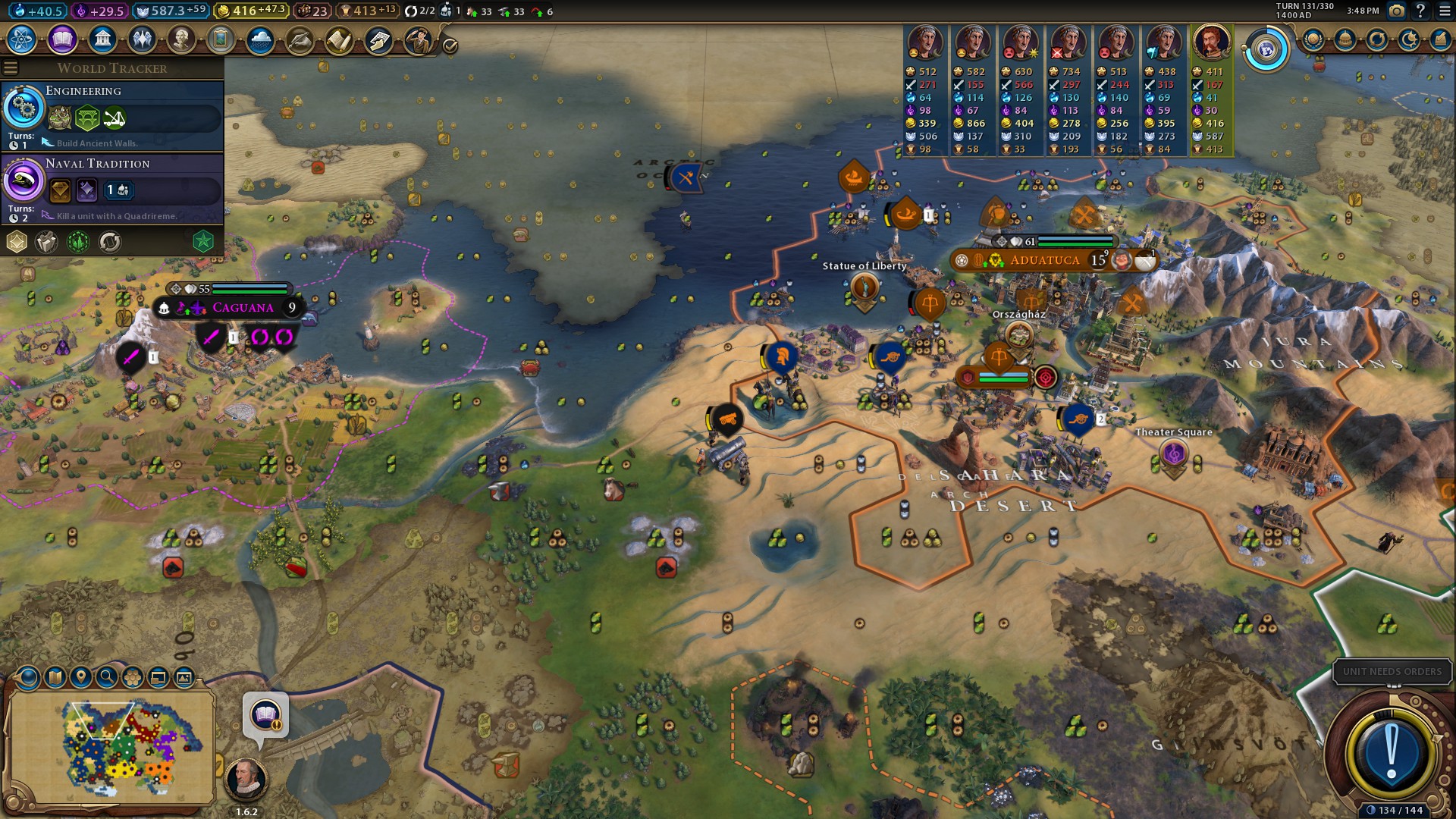Click the camera screenshot button
1456x819 pixels.
click(1396, 11)
